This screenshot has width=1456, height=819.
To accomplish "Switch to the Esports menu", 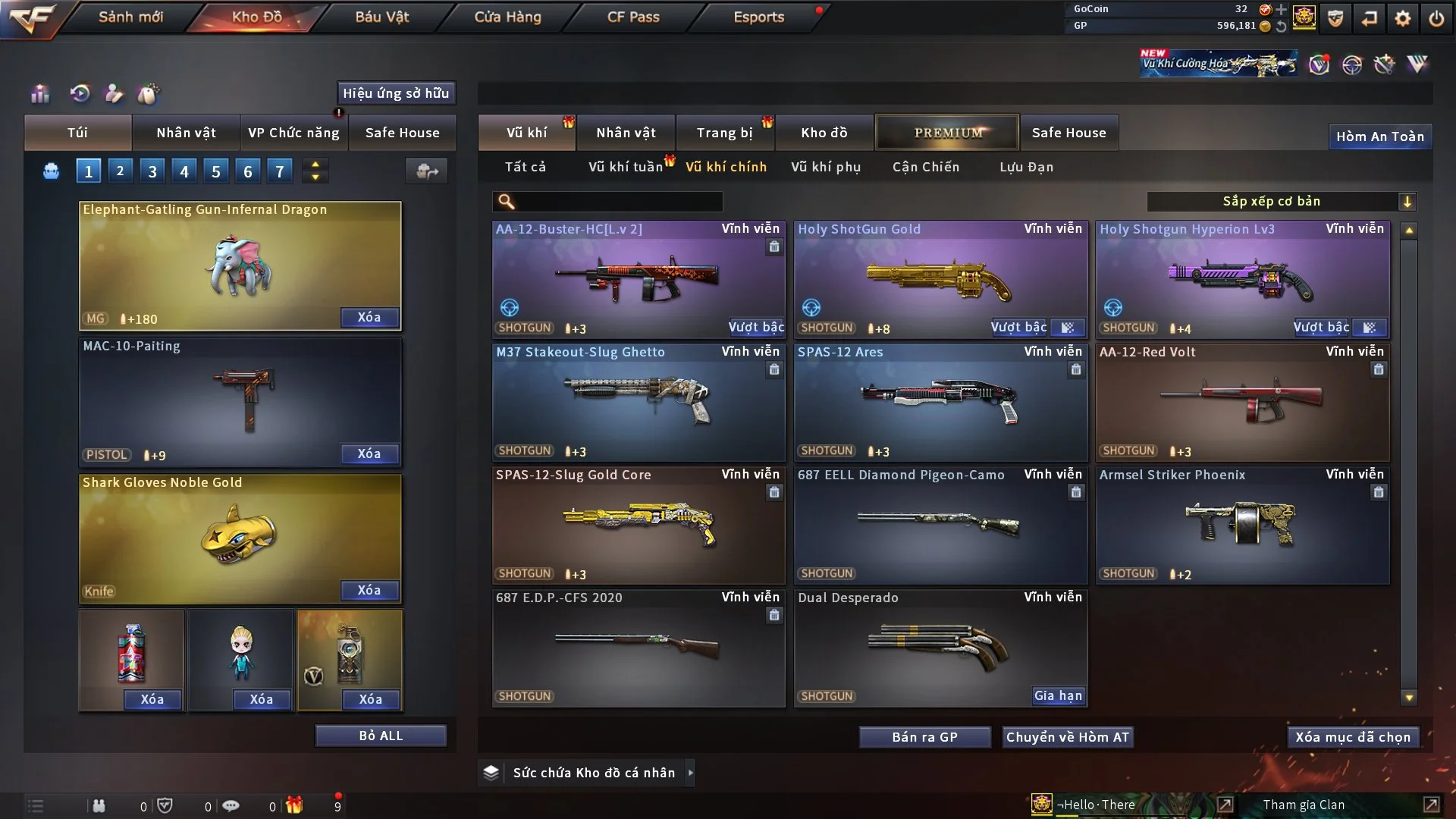I will [758, 17].
